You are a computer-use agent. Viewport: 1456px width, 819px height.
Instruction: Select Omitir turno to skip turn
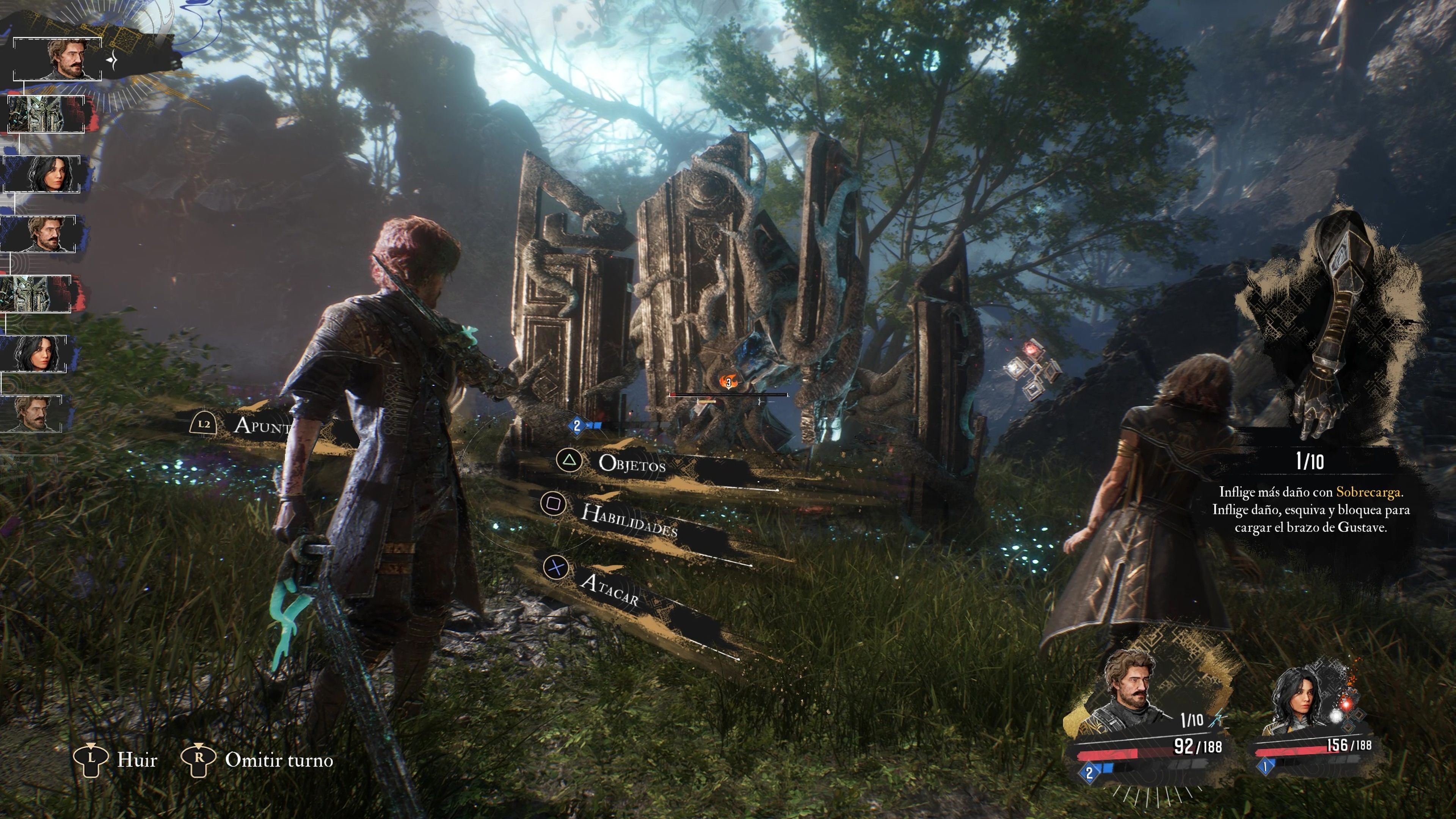[x=279, y=760]
